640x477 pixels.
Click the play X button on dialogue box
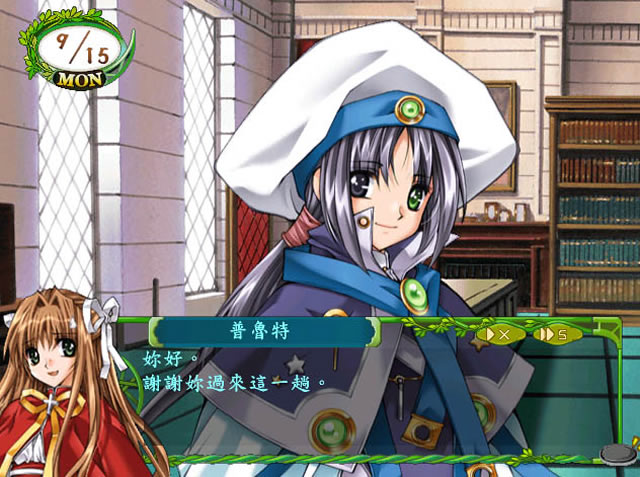click(494, 334)
